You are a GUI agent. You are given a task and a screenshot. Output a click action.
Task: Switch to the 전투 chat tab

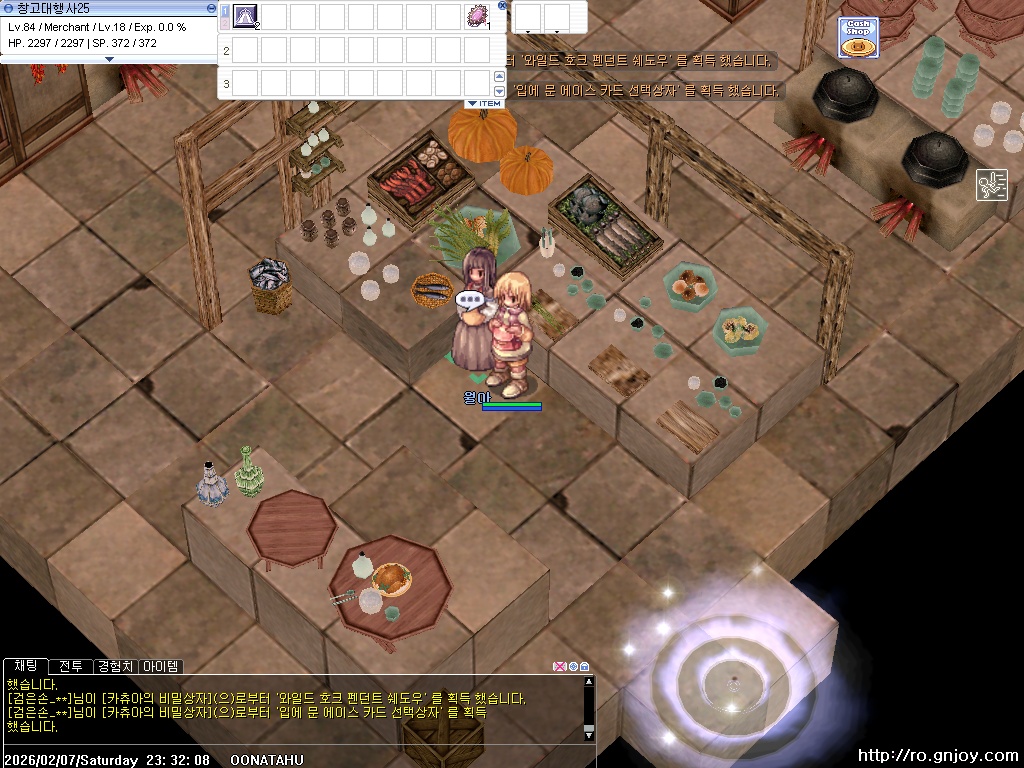click(70, 666)
